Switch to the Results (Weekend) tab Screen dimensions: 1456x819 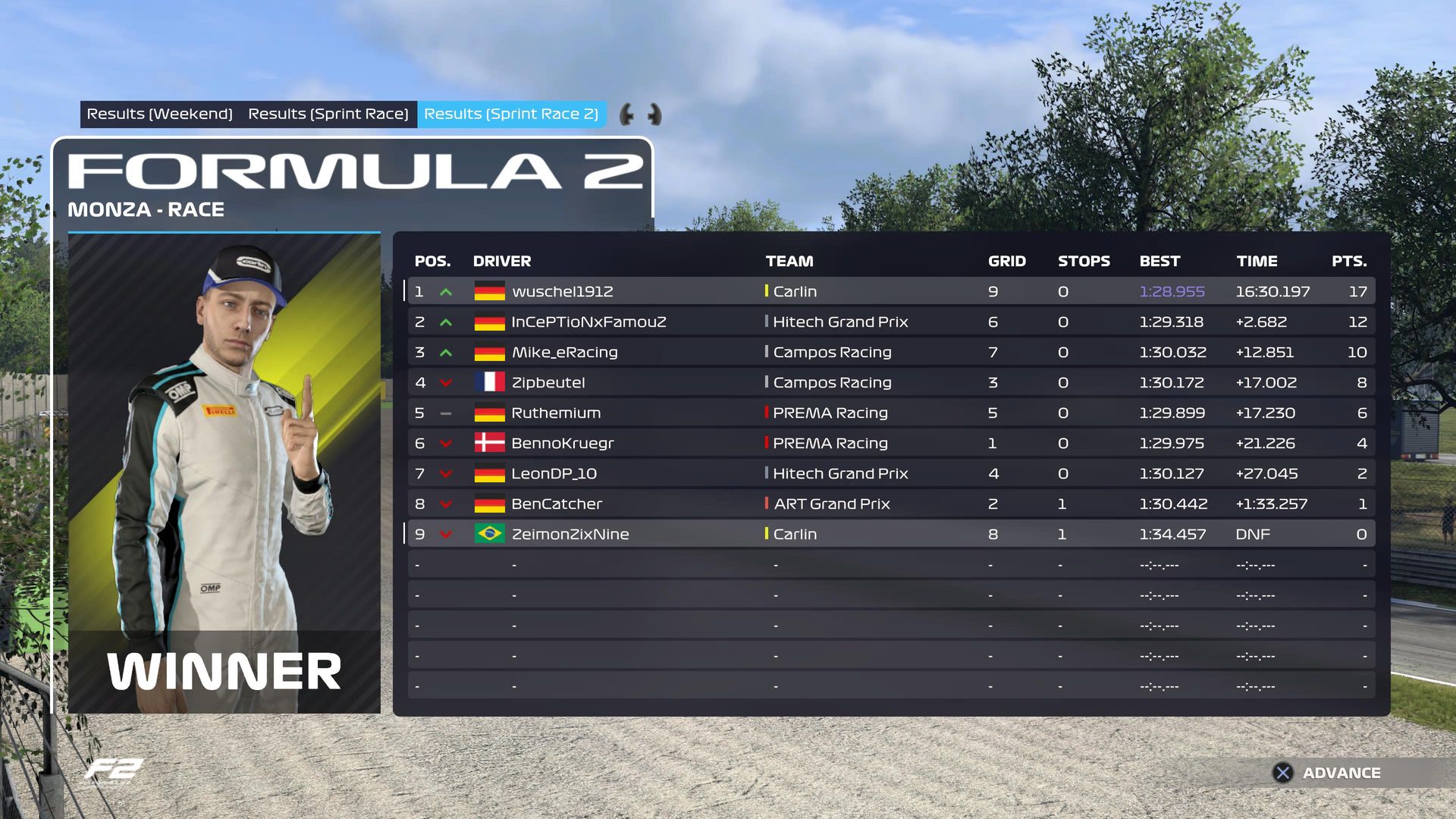point(159,114)
